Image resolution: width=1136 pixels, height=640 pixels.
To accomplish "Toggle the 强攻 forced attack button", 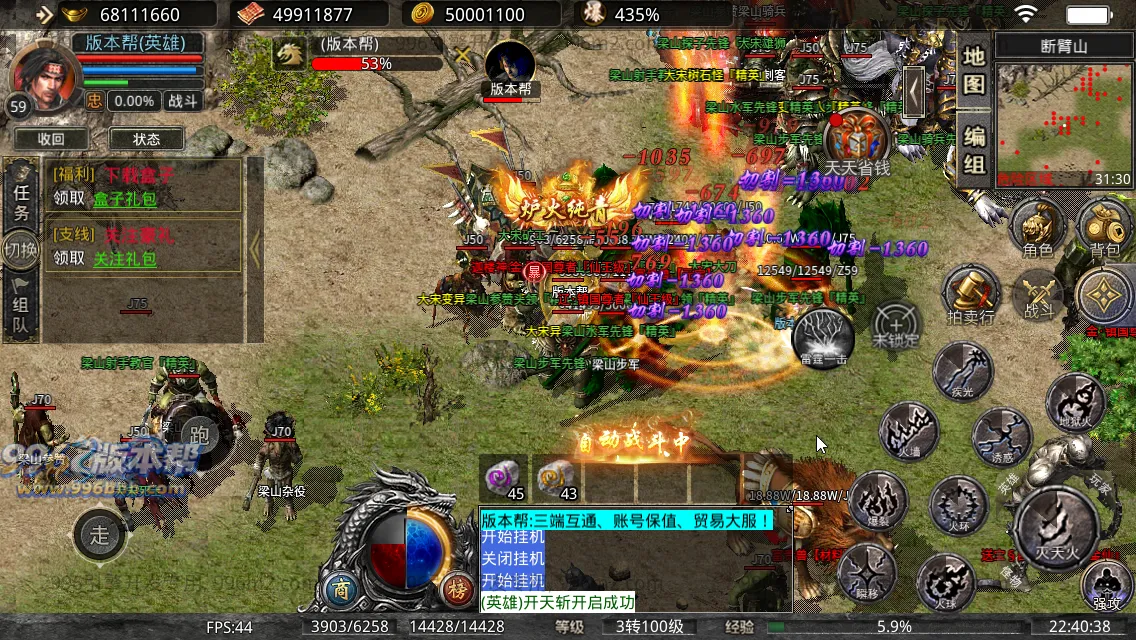I will tap(1106, 585).
